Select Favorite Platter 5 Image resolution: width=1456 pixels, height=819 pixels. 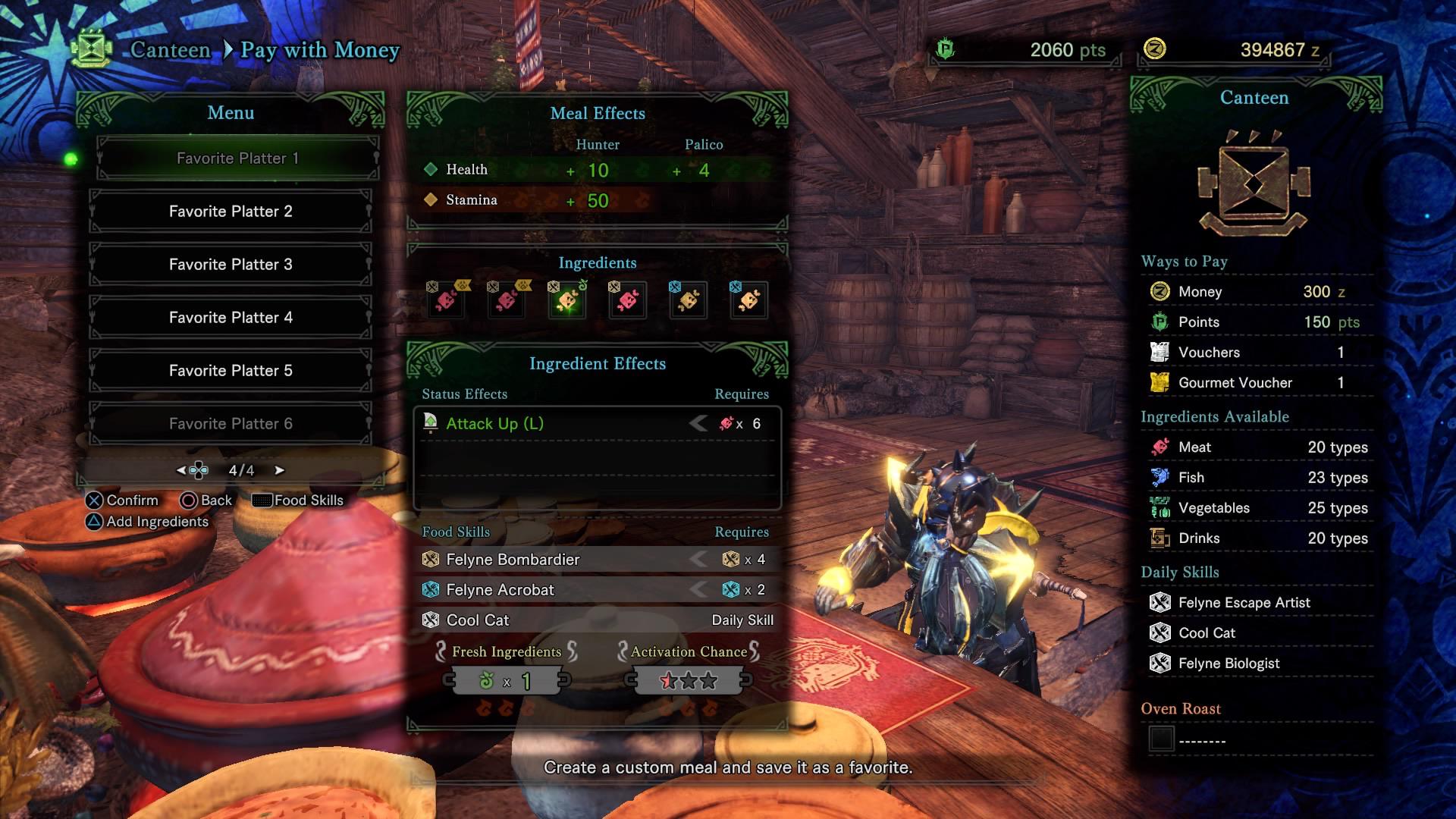pyautogui.click(x=231, y=371)
